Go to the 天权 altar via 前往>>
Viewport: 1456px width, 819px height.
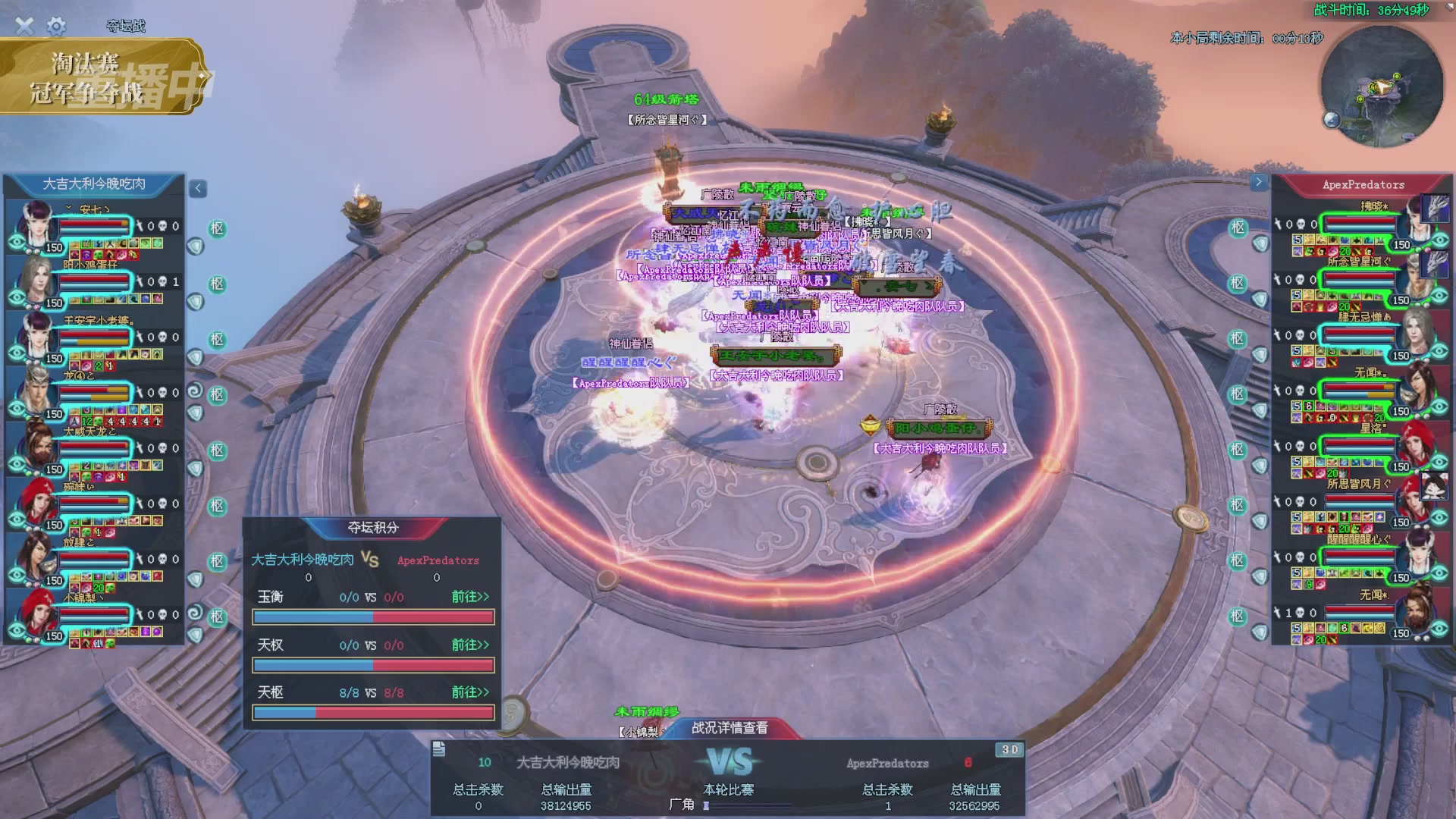(470, 645)
